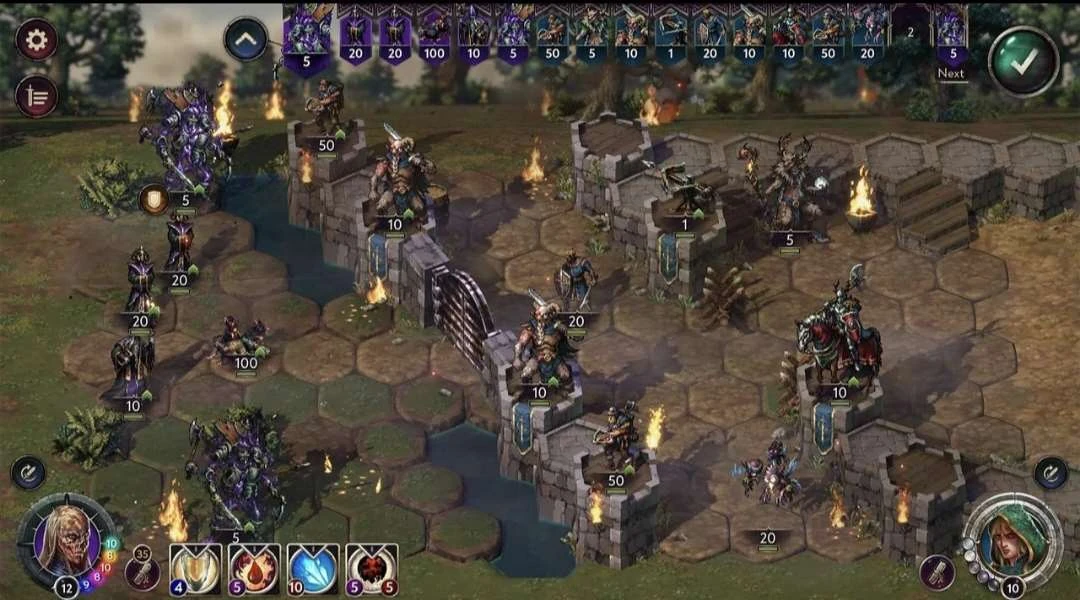The width and height of the screenshot is (1080, 600).
Task: Cast the golden shield spell
Action: coord(195,568)
